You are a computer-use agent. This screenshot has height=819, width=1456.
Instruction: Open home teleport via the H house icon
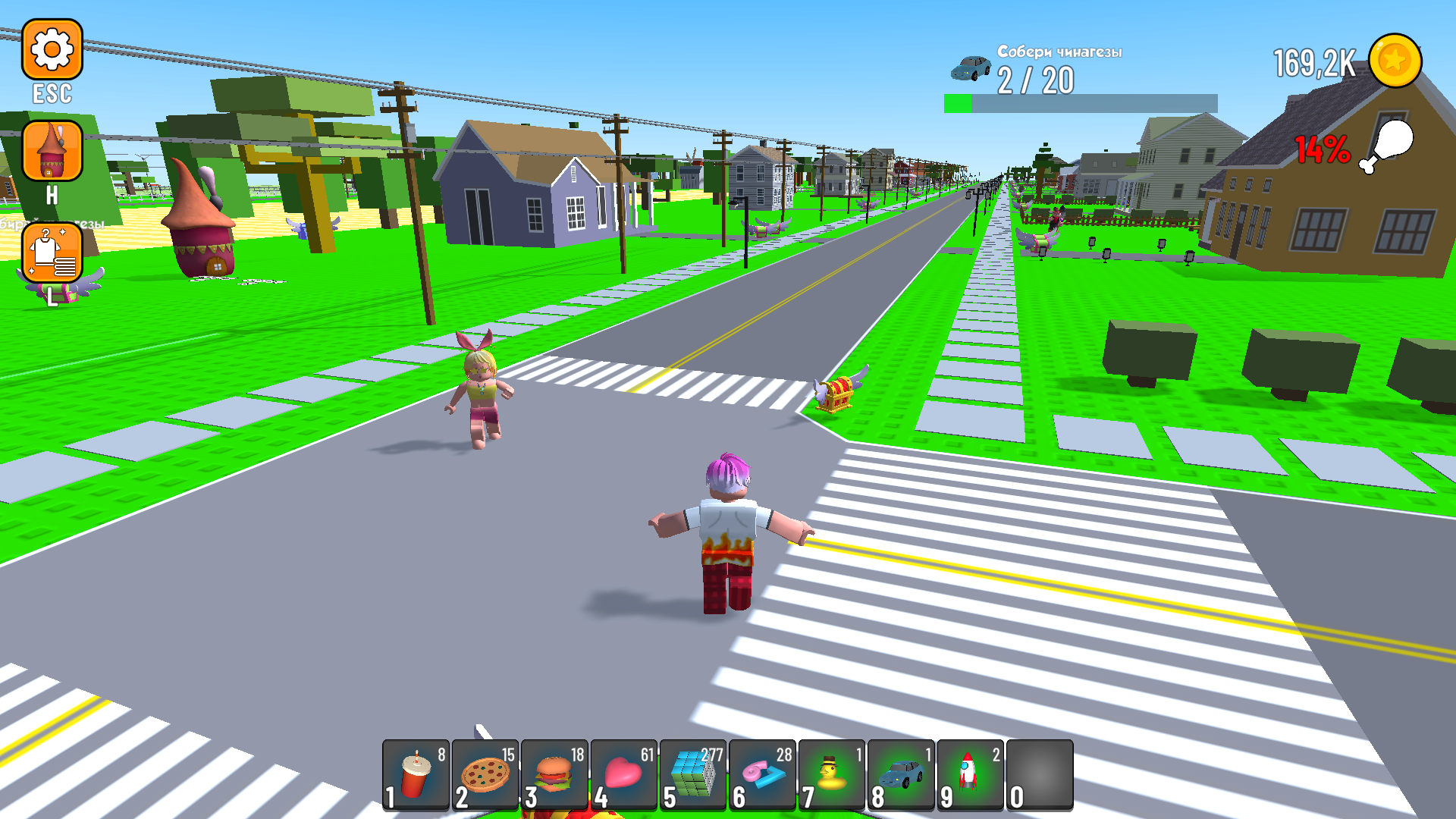coord(52,152)
